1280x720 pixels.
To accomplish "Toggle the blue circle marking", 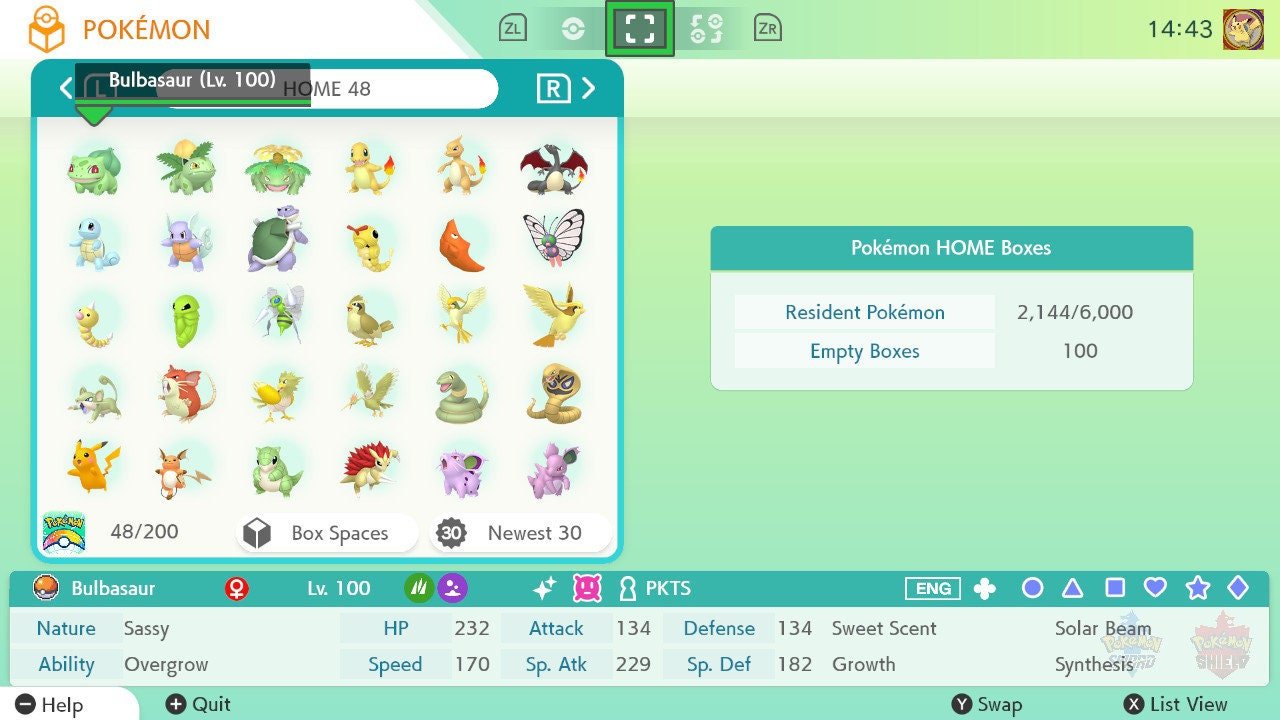I will tap(1032, 589).
